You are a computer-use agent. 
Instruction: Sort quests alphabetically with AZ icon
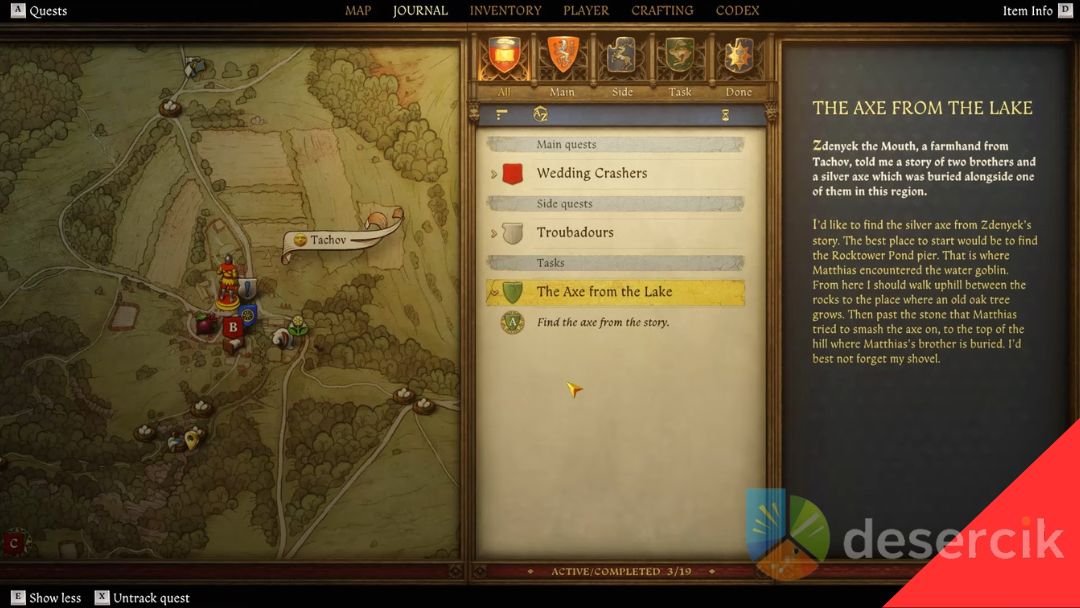541,115
